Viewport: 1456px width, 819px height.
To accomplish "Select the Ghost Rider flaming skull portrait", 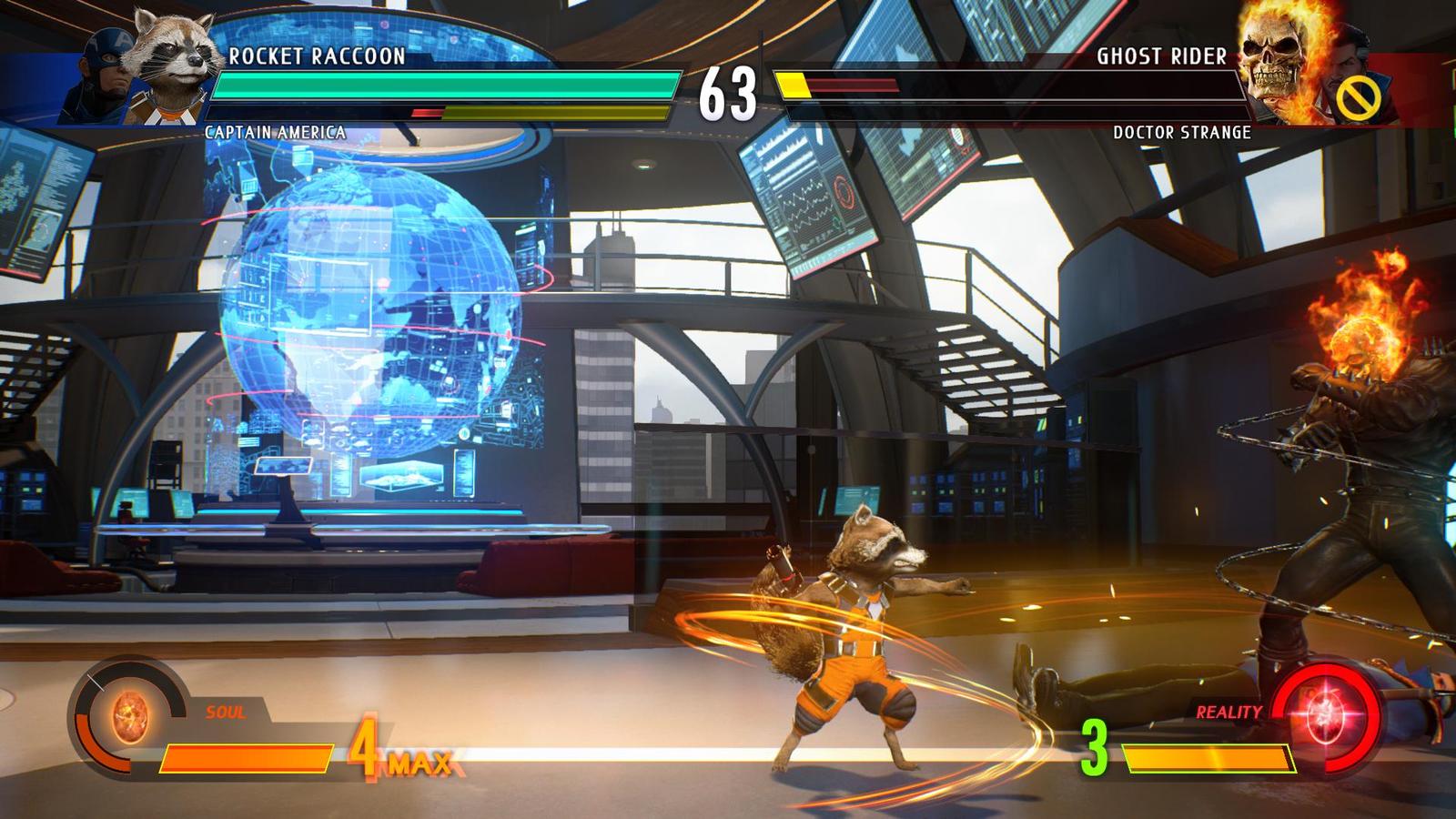I will (1277, 66).
